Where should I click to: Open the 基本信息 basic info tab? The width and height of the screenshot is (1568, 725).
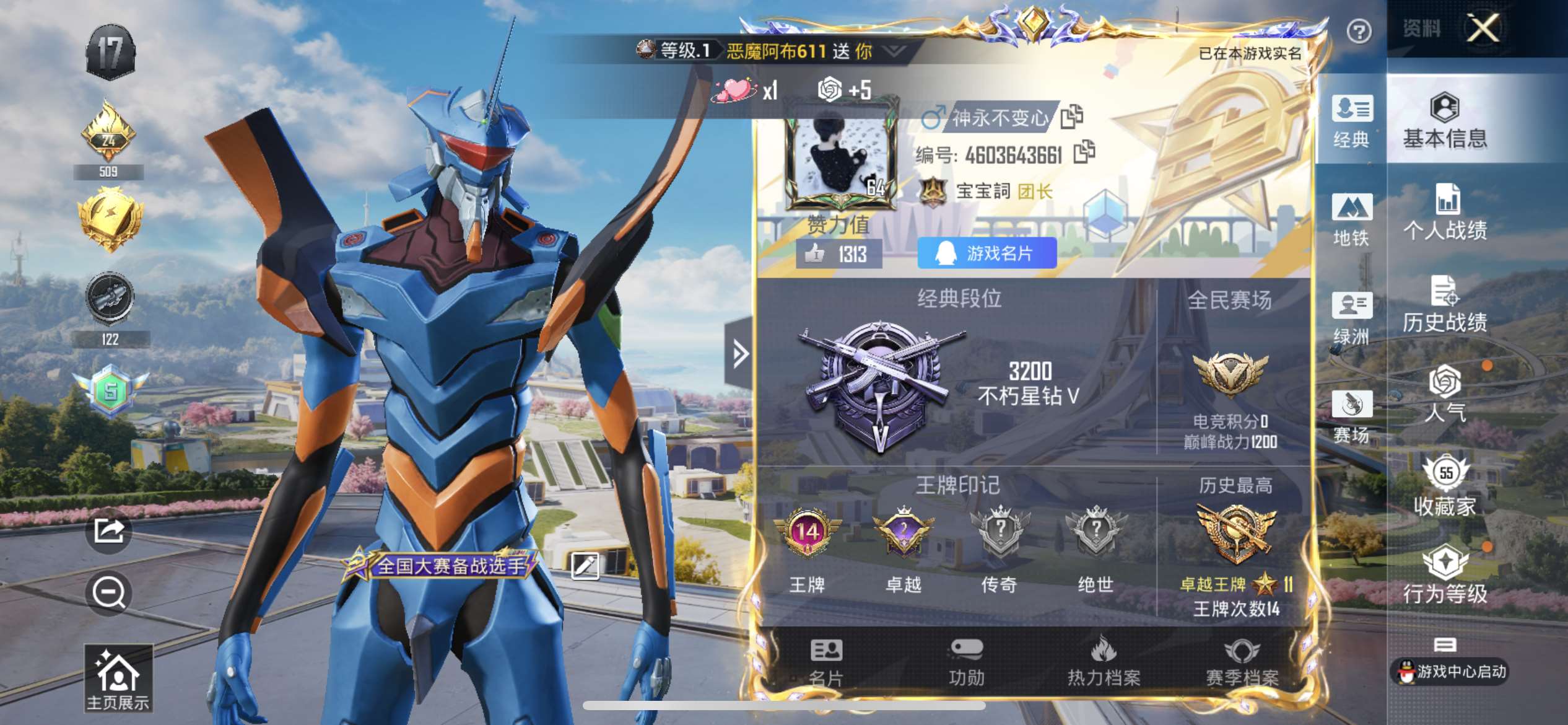1444,121
